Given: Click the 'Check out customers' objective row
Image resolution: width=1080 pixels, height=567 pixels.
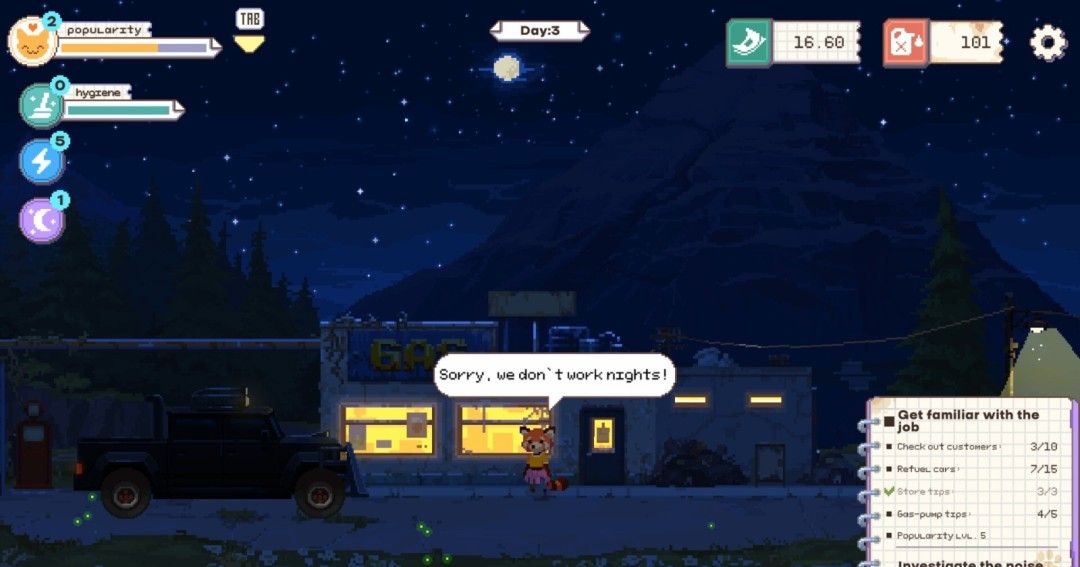Looking at the screenshot, I should coord(966,446).
